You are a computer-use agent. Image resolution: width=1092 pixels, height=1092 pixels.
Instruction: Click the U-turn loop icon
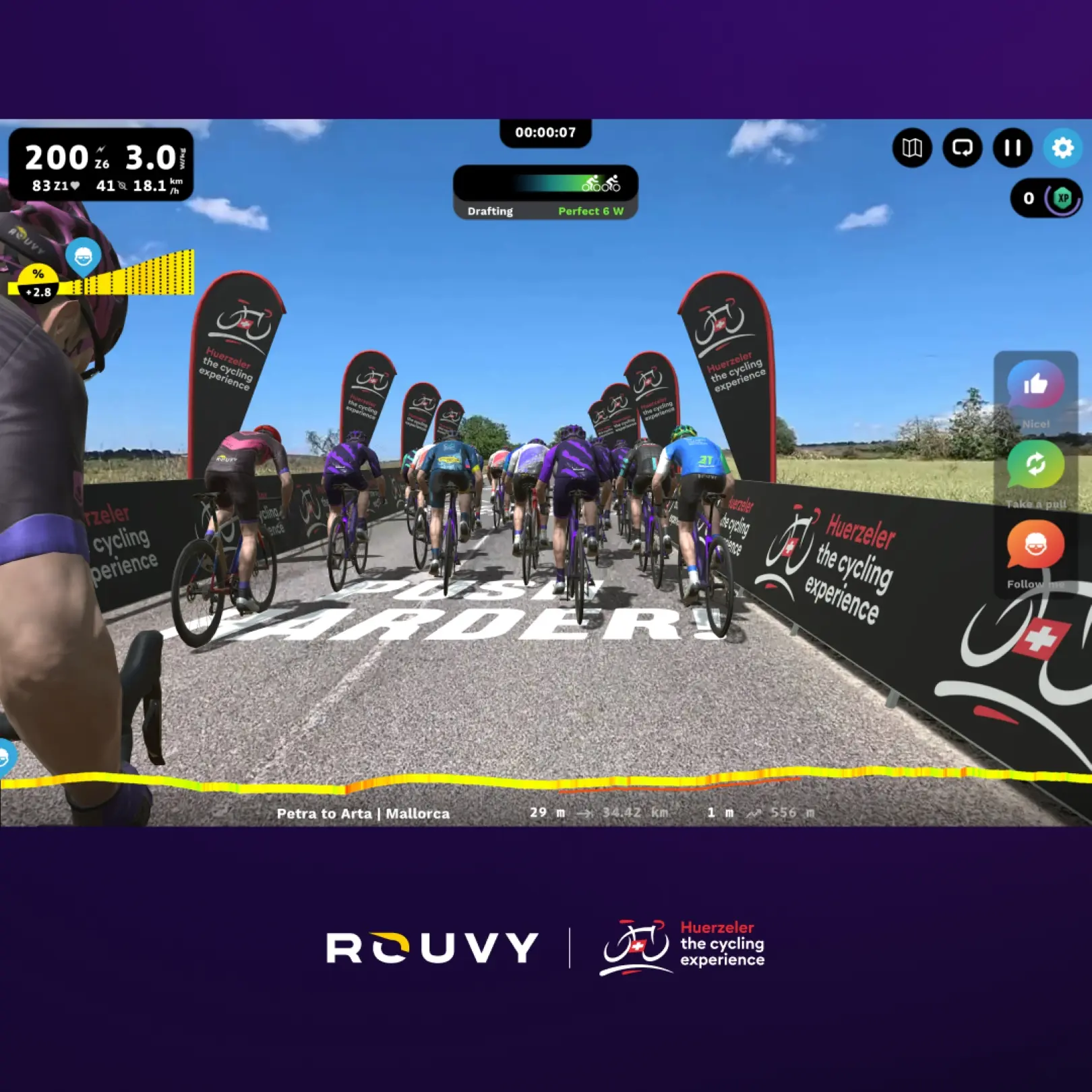962,149
